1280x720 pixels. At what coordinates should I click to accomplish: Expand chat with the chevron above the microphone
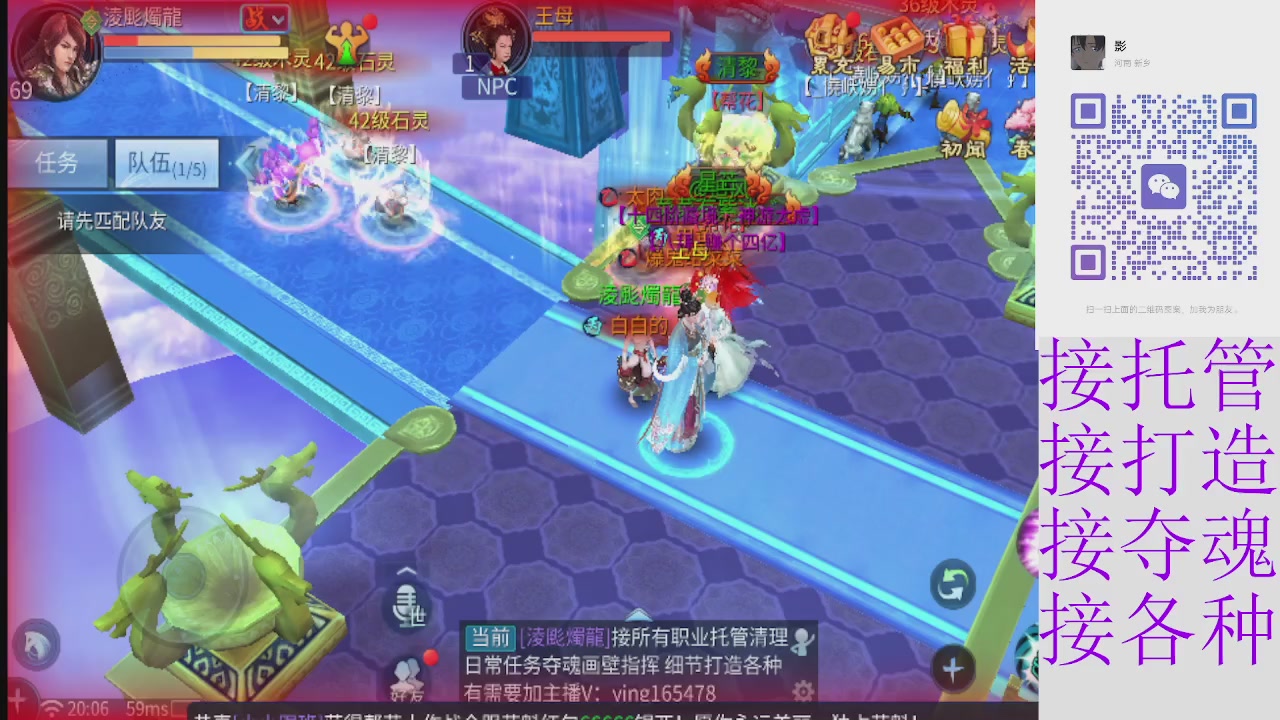405,572
